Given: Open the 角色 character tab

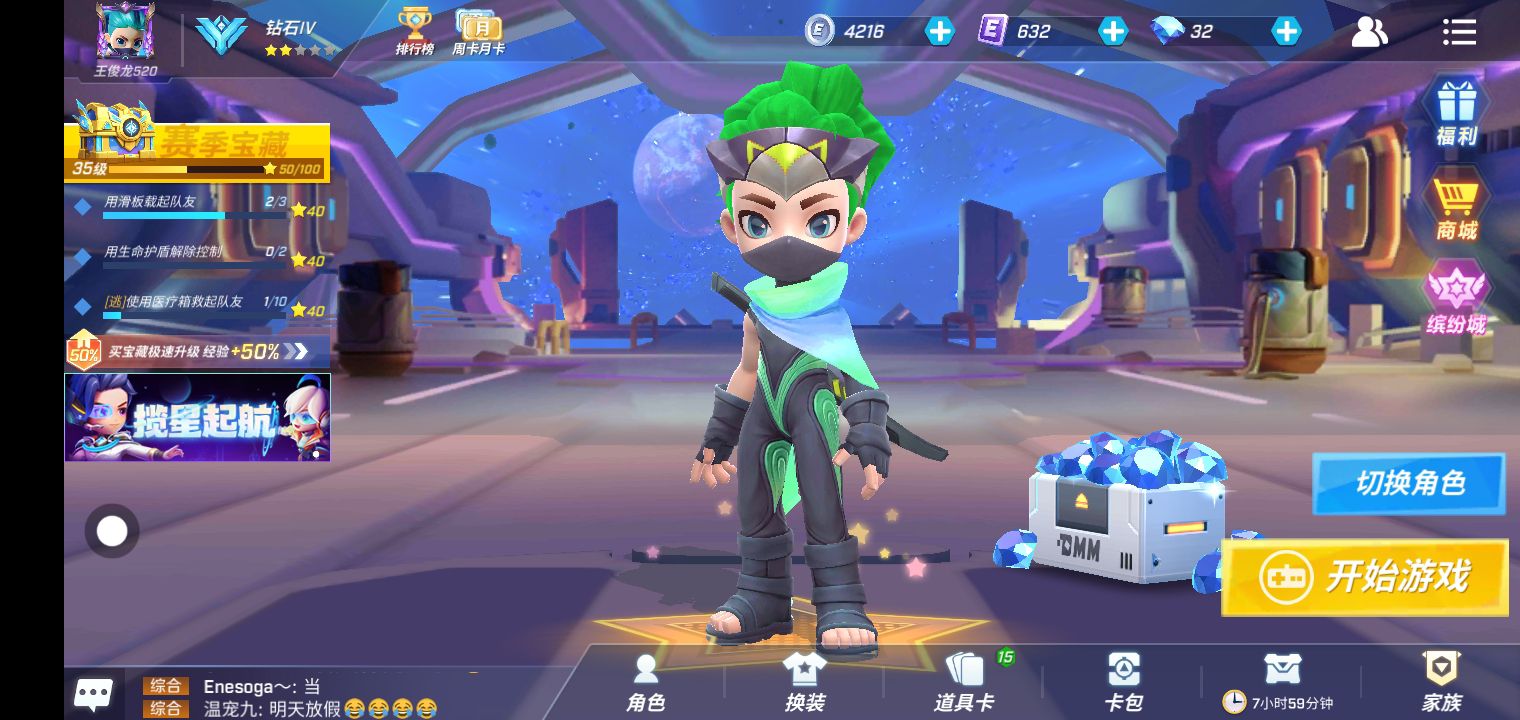Looking at the screenshot, I should point(646,683).
